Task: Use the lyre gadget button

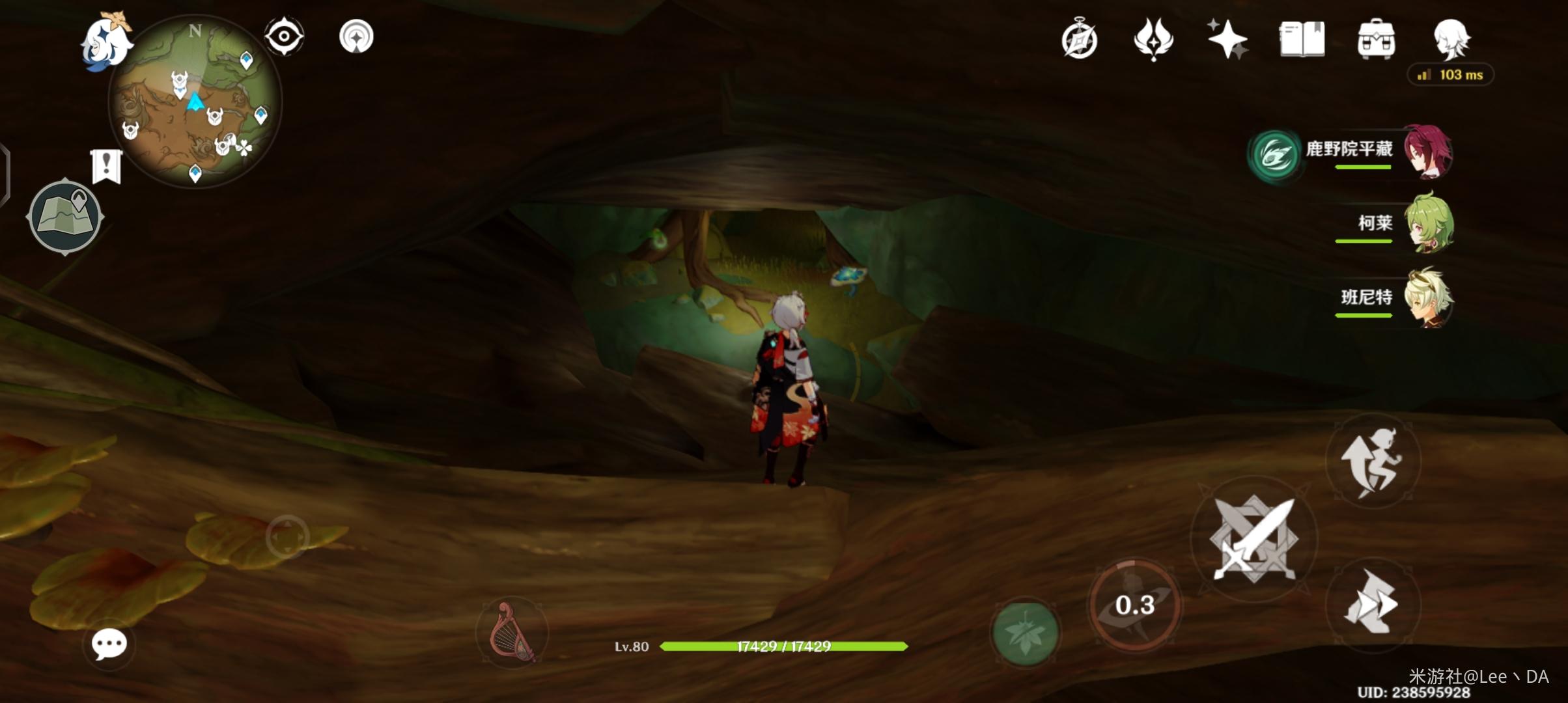Action: coord(512,632)
